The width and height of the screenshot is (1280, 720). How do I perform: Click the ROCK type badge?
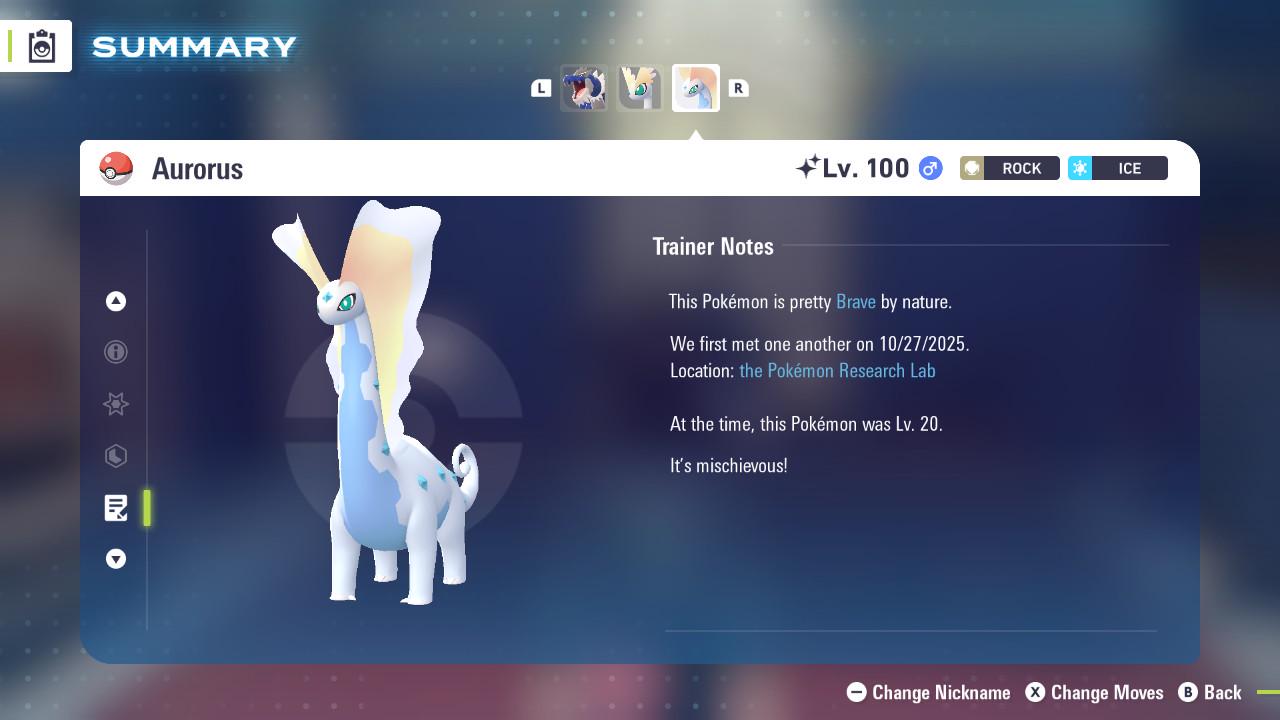pos(1009,168)
